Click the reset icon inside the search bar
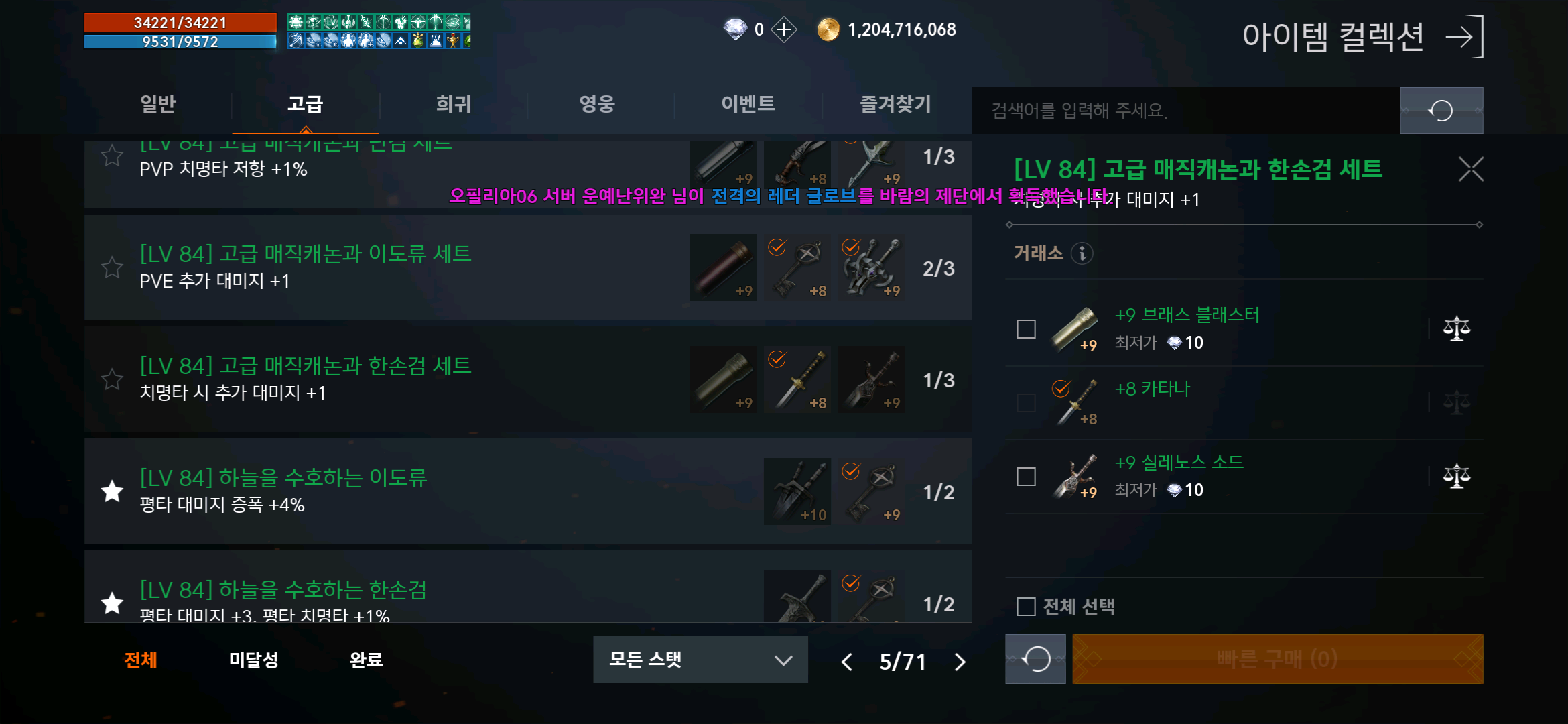Image resolution: width=1568 pixels, height=724 pixels. 1441,110
